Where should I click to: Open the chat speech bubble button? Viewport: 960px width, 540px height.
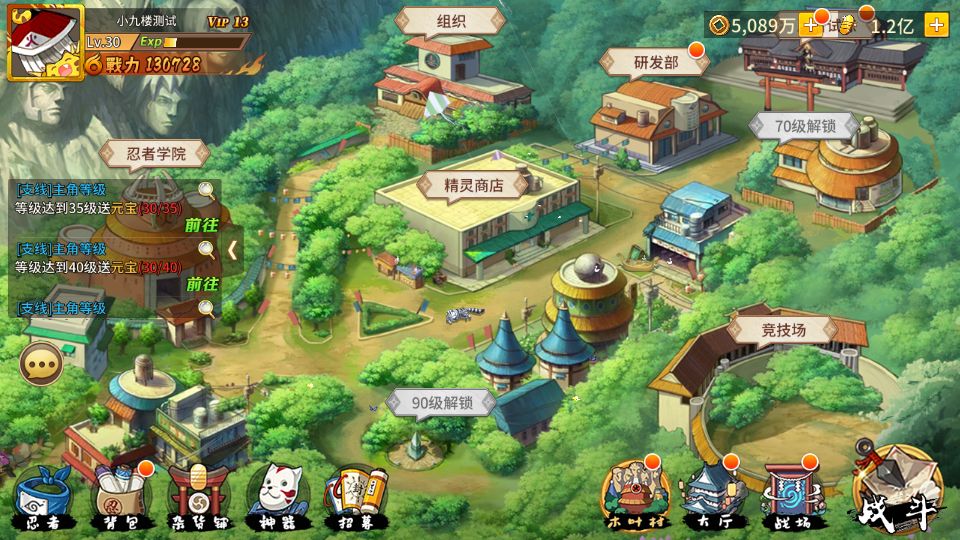click(x=41, y=363)
